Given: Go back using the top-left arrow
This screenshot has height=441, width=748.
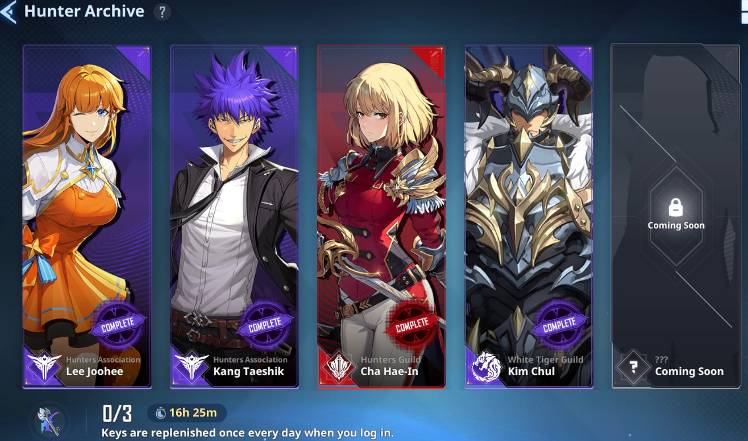Looking at the screenshot, I should click(x=9, y=13).
